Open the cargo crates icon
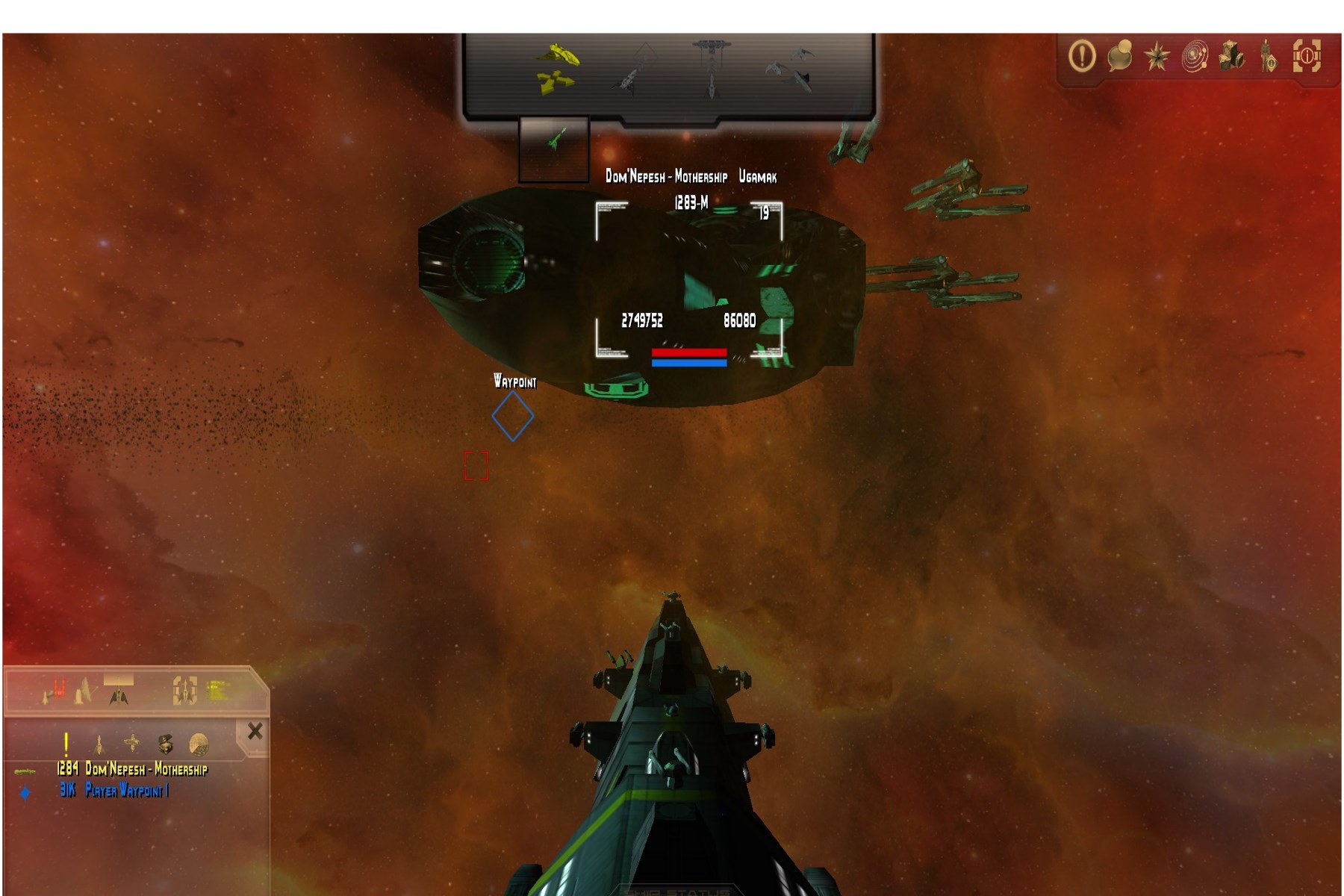 pos(1232,56)
